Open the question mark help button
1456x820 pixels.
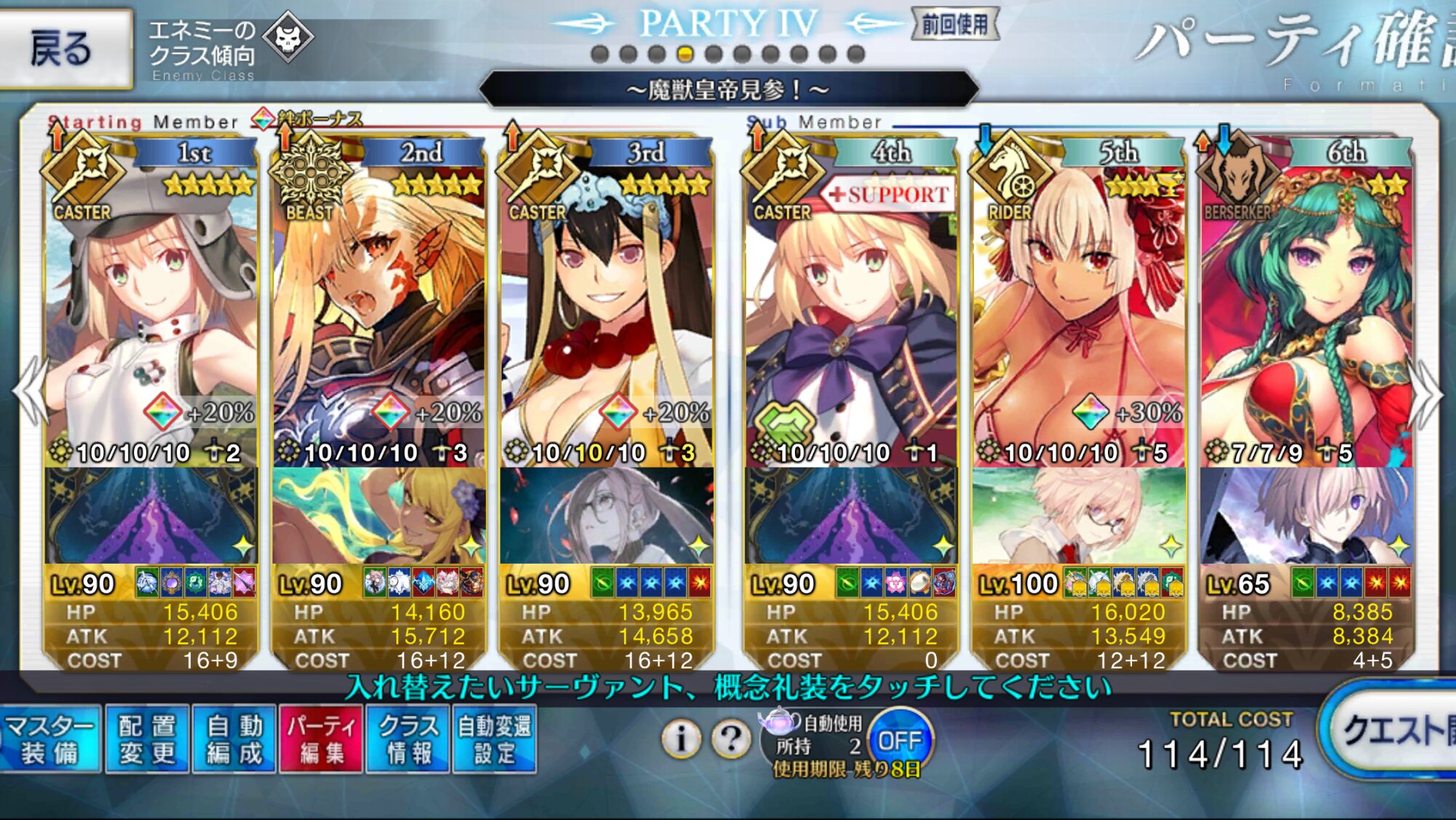point(731,738)
